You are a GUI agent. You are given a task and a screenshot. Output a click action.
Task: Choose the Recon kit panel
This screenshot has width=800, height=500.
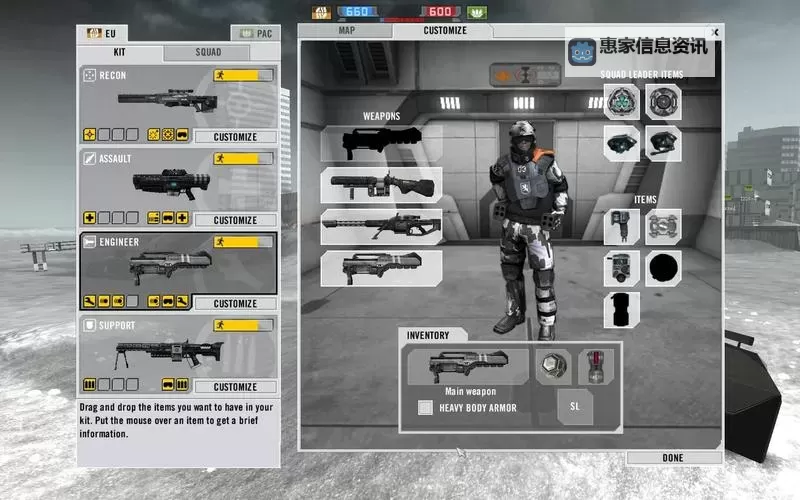[178, 98]
